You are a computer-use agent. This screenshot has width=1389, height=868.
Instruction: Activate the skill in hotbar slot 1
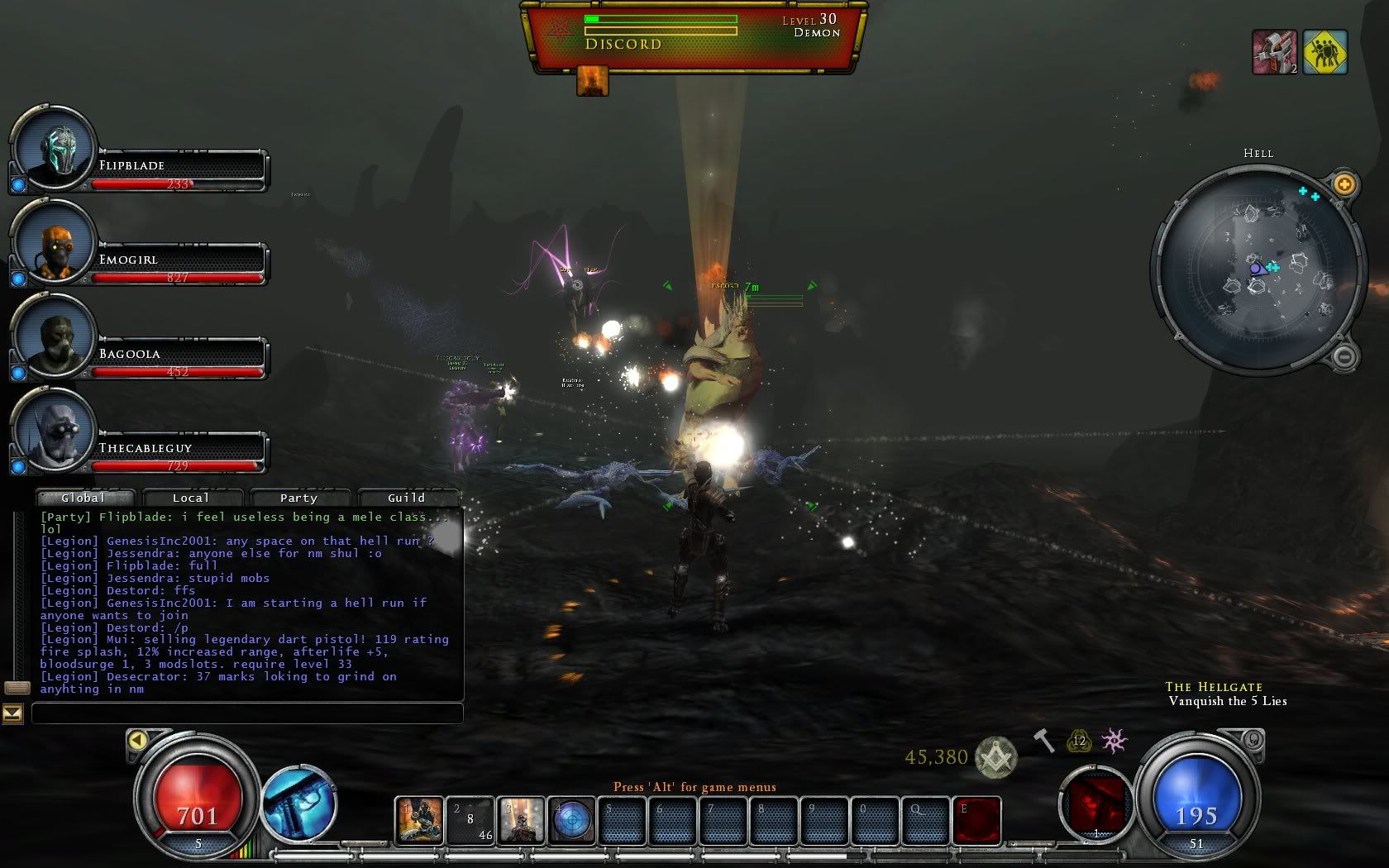(419, 820)
